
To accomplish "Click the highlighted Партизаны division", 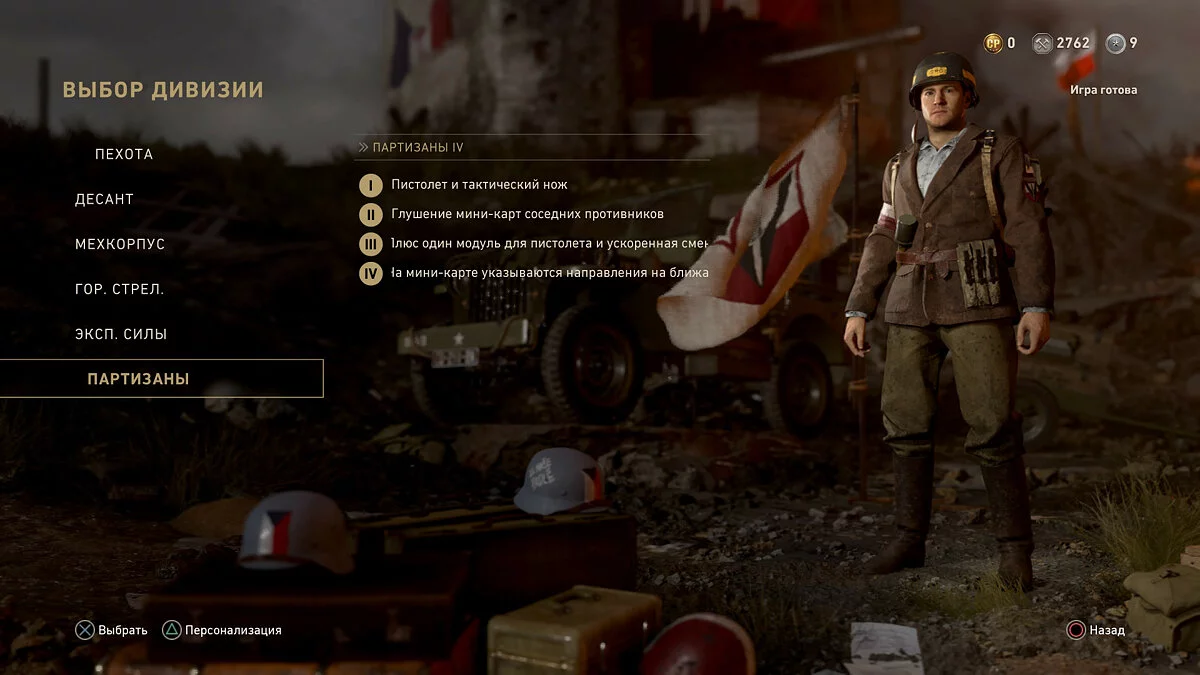I will (139, 379).
